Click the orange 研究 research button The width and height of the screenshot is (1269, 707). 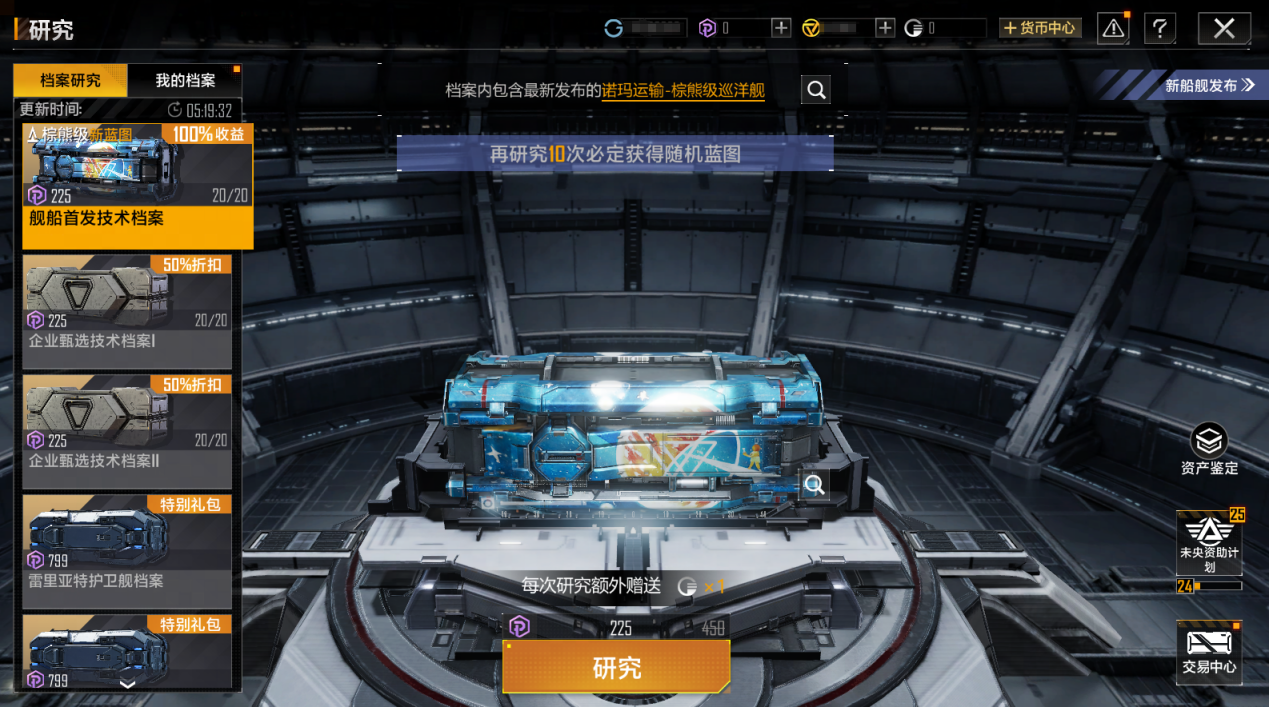(x=616, y=667)
